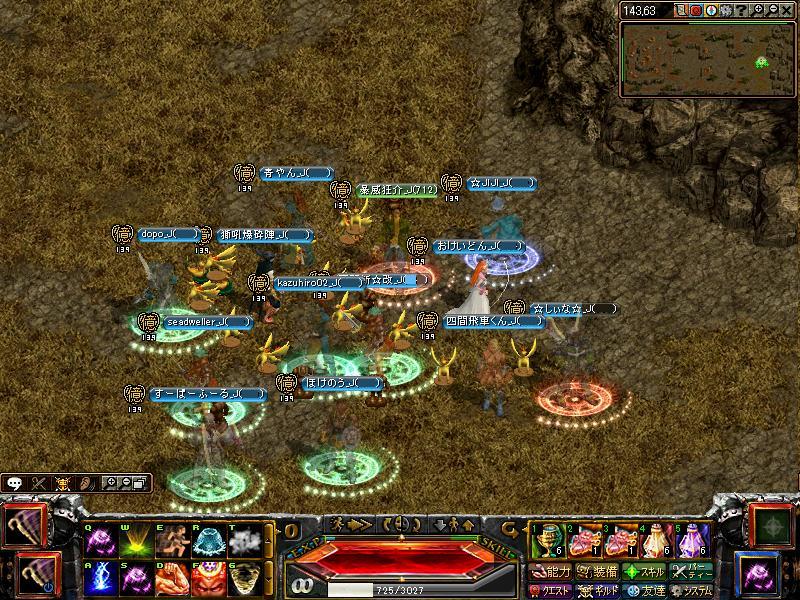Open the システム (system) menu
The height and width of the screenshot is (600, 800).
(x=692, y=590)
